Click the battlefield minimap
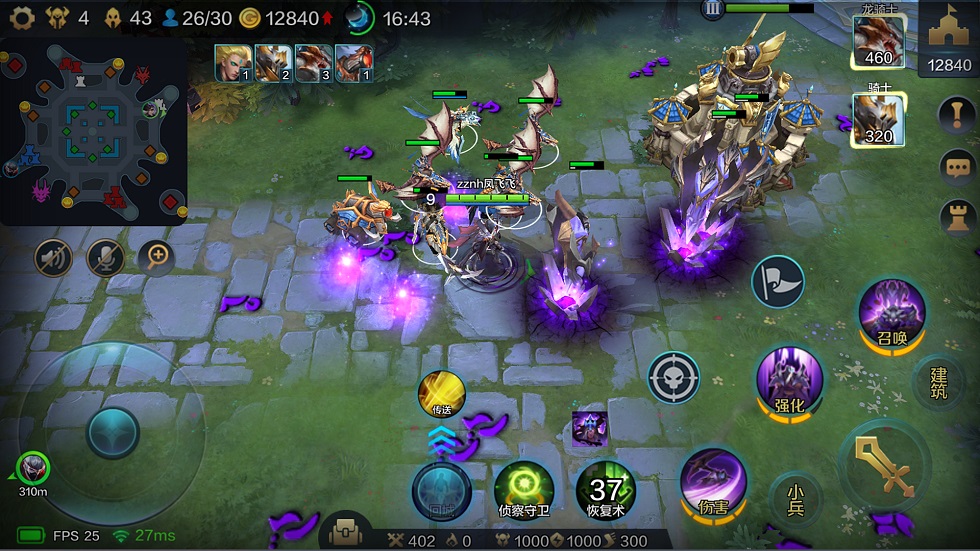This screenshot has width=980, height=551. tap(94, 130)
